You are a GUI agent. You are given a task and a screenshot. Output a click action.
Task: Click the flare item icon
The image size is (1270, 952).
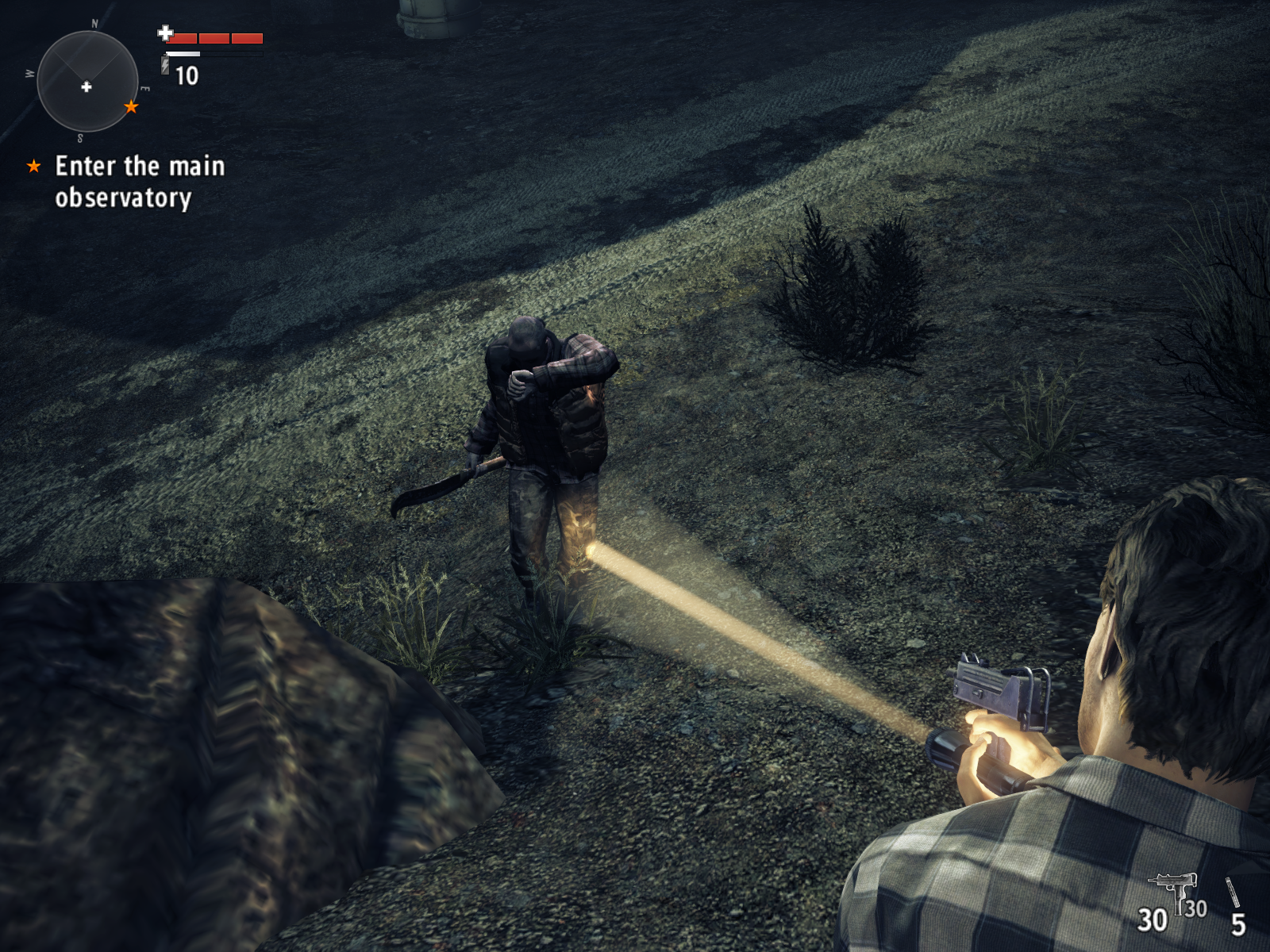pyautogui.click(x=1233, y=892)
